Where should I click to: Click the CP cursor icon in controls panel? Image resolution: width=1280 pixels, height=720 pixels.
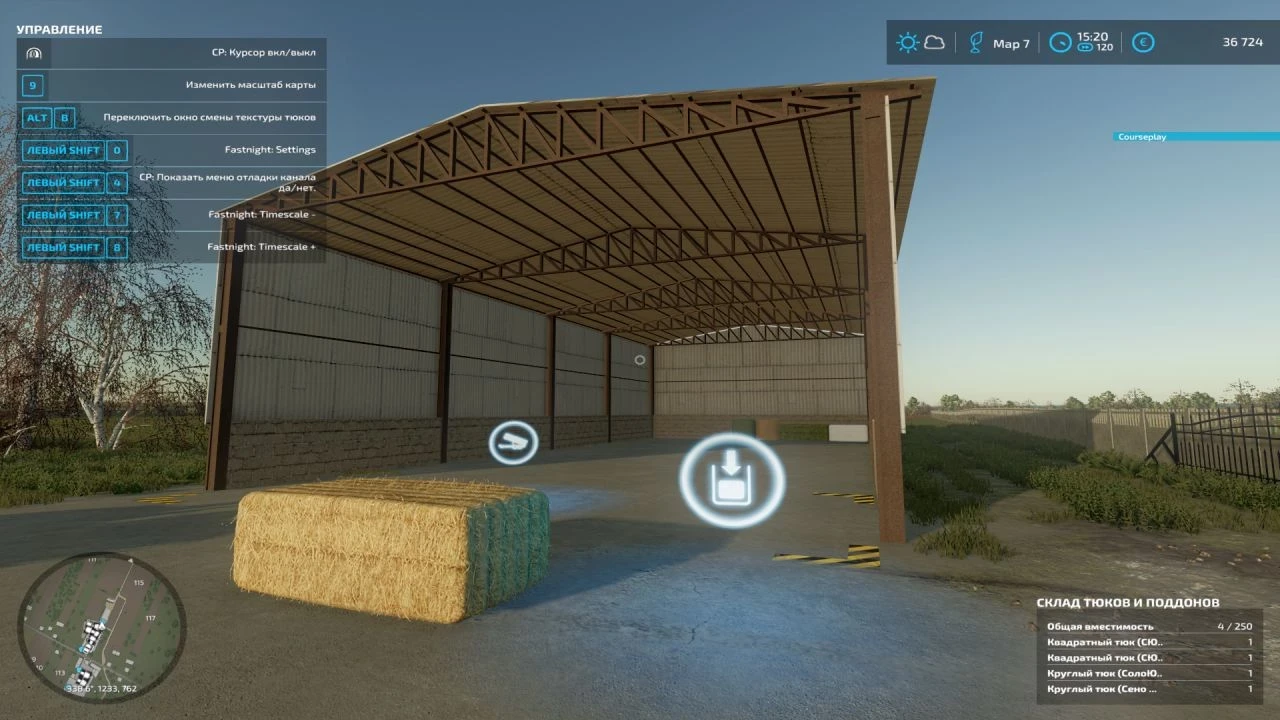click(33, 53)
